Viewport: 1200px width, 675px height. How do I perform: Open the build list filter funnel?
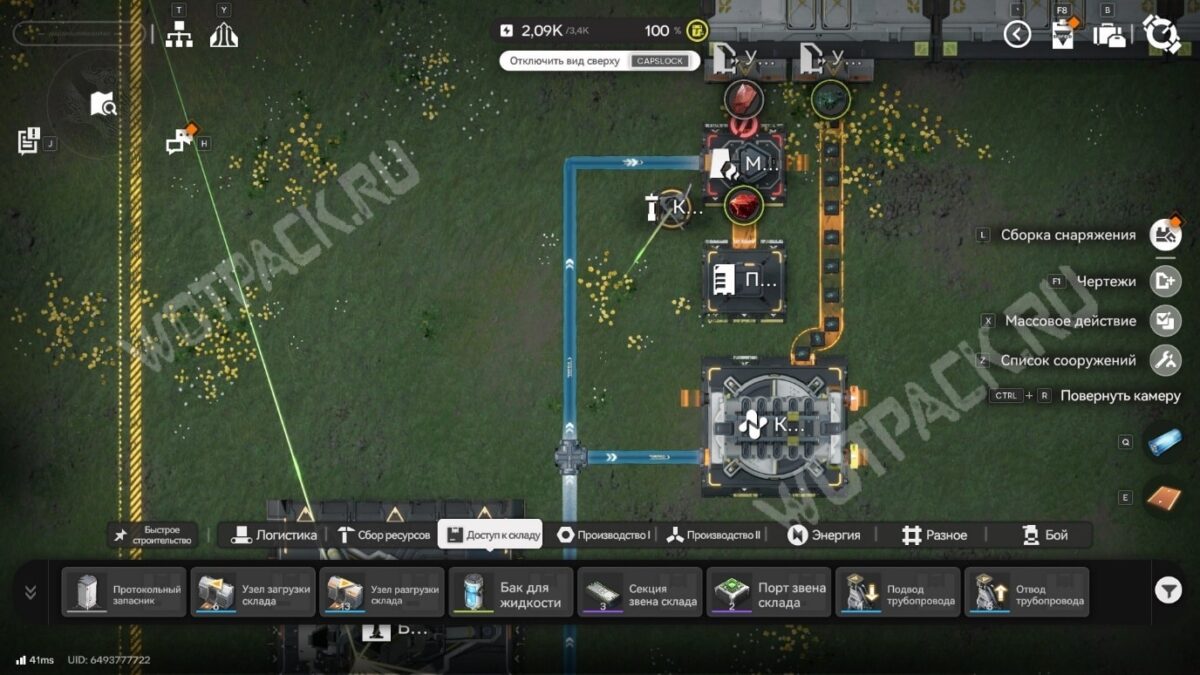[1168, 591]
